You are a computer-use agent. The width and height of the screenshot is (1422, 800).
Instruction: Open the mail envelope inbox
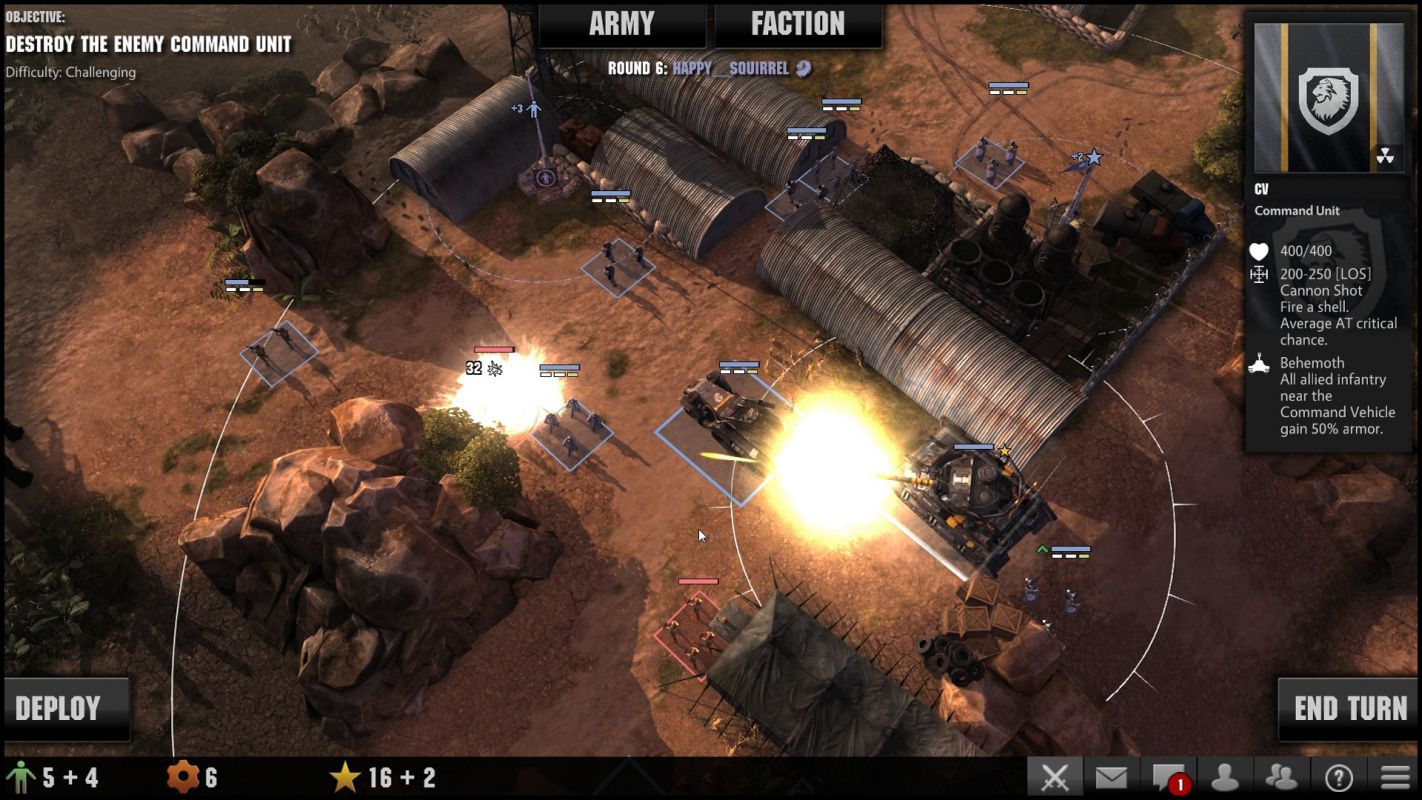point(1111,777)
